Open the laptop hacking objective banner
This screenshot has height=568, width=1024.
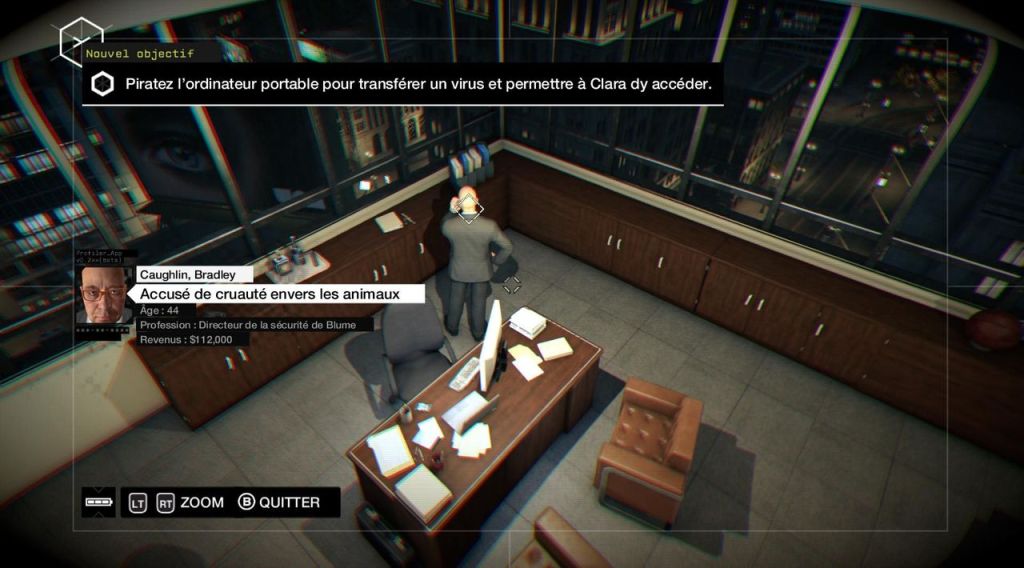(403, 85)
